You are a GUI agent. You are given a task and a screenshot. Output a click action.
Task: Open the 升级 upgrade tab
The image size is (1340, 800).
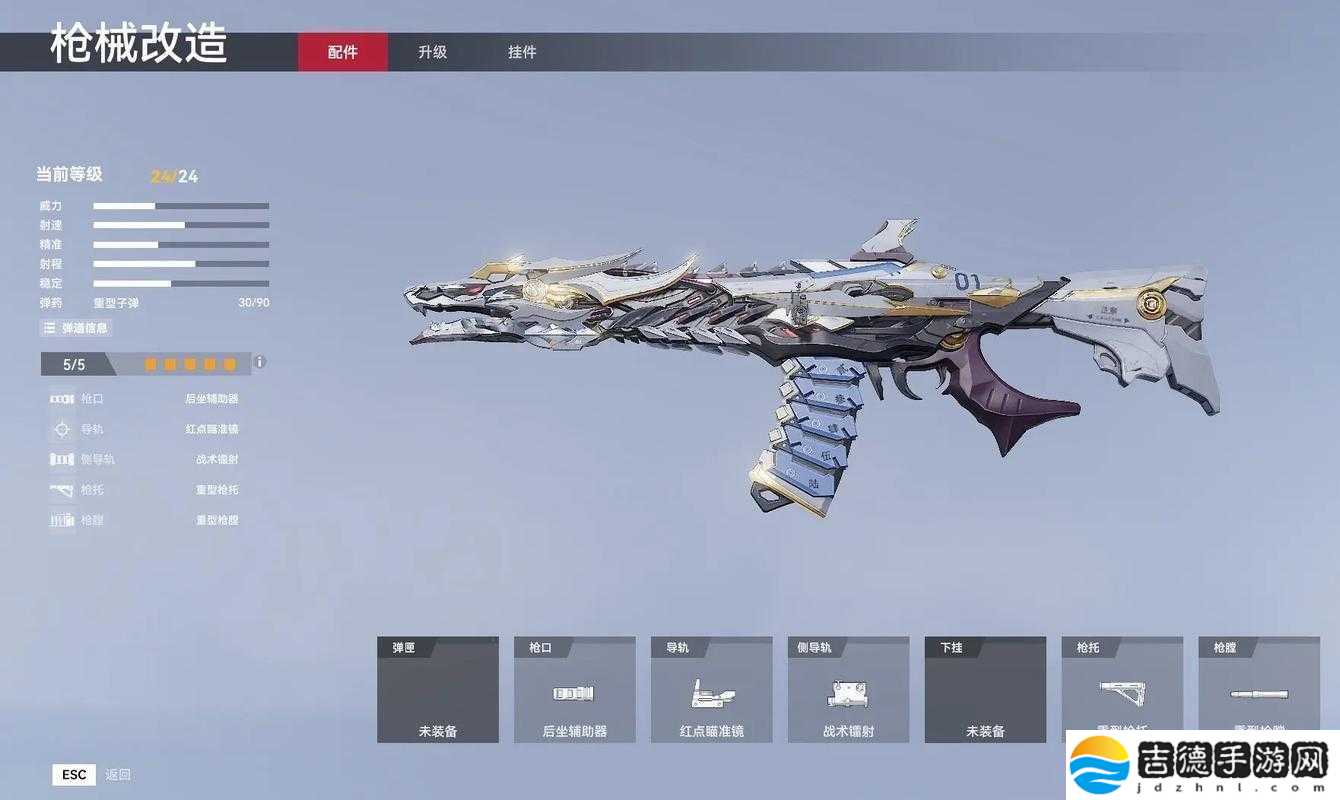(432, 52)
